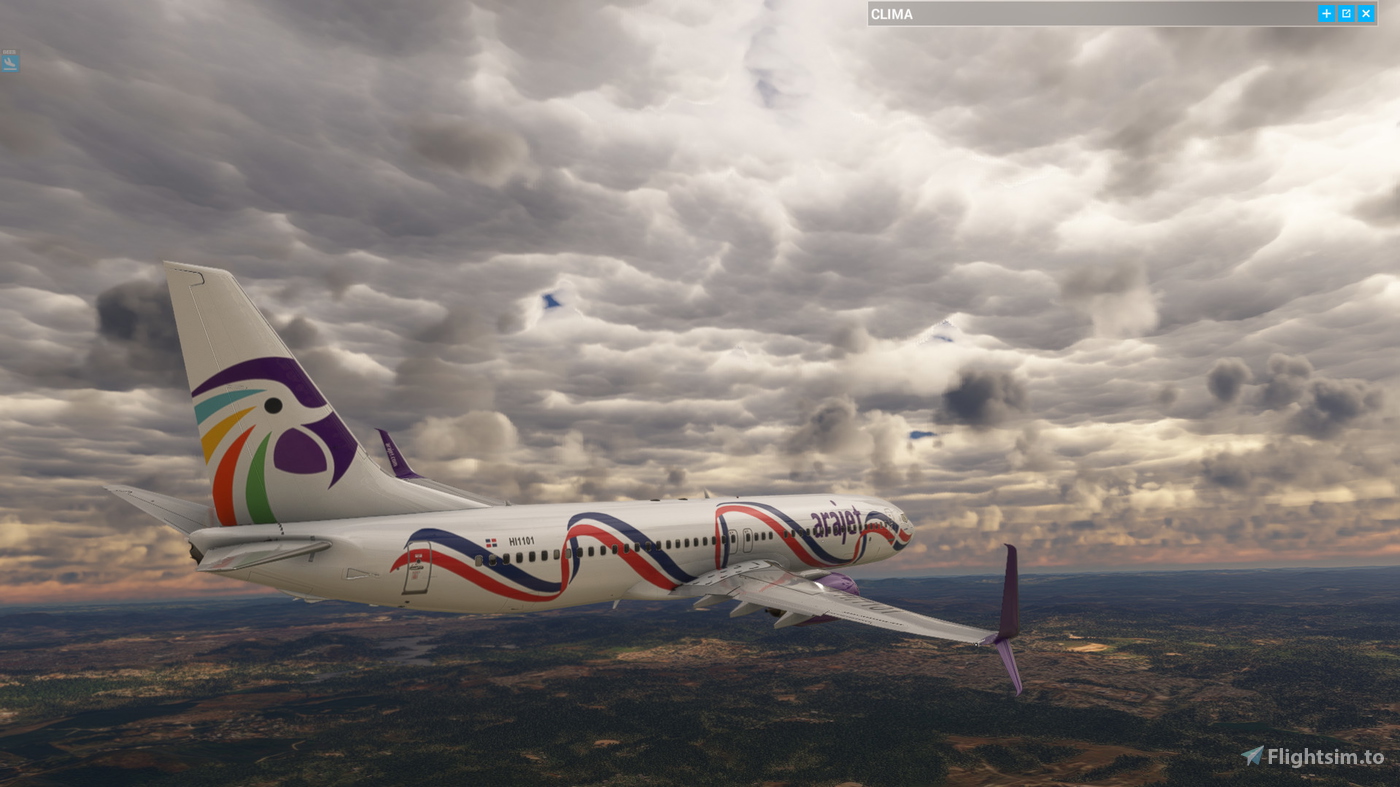Click the registration HI1101 on the fuselage

[x=520, y=539]
